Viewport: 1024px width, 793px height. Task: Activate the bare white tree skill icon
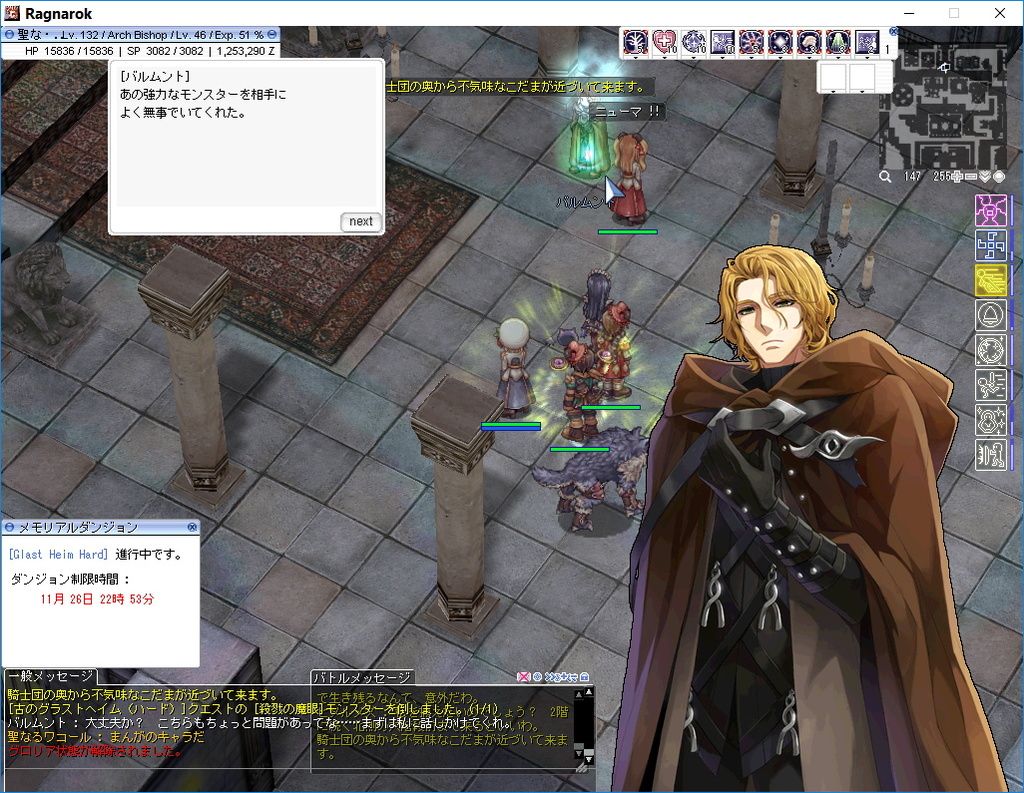tap(635, 42)
